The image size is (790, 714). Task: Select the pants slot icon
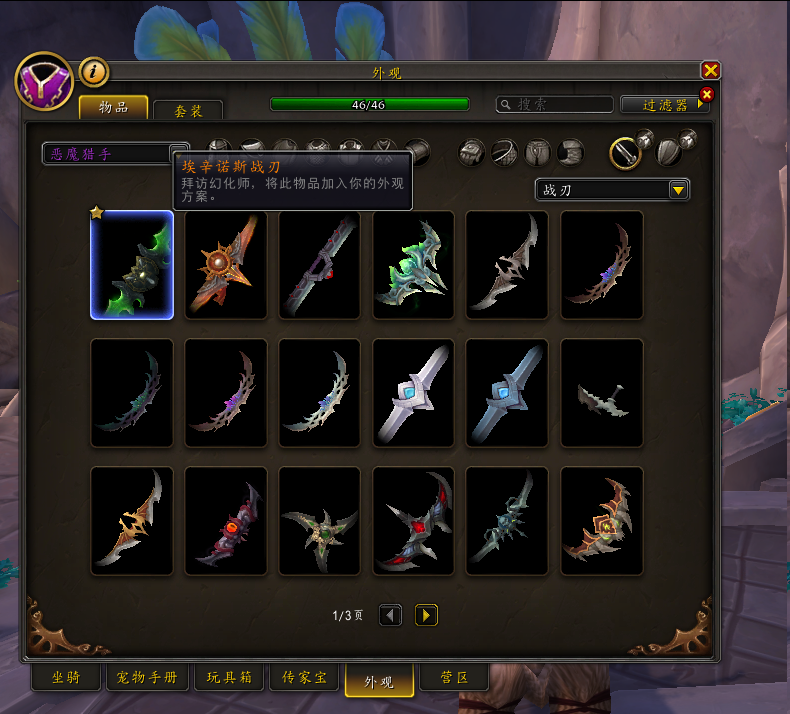538,153
